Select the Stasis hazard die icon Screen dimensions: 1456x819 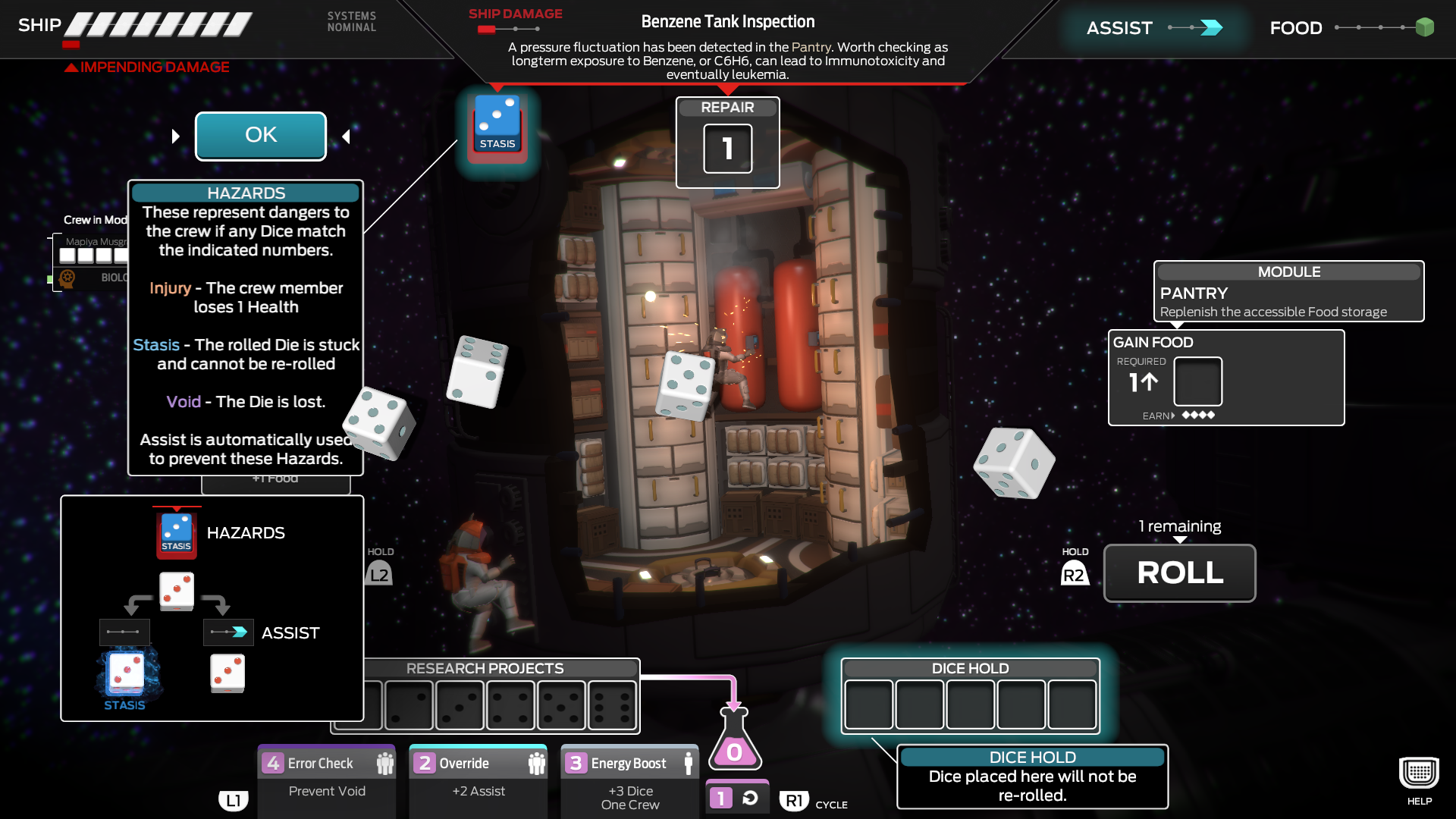[x=497, y=124]
